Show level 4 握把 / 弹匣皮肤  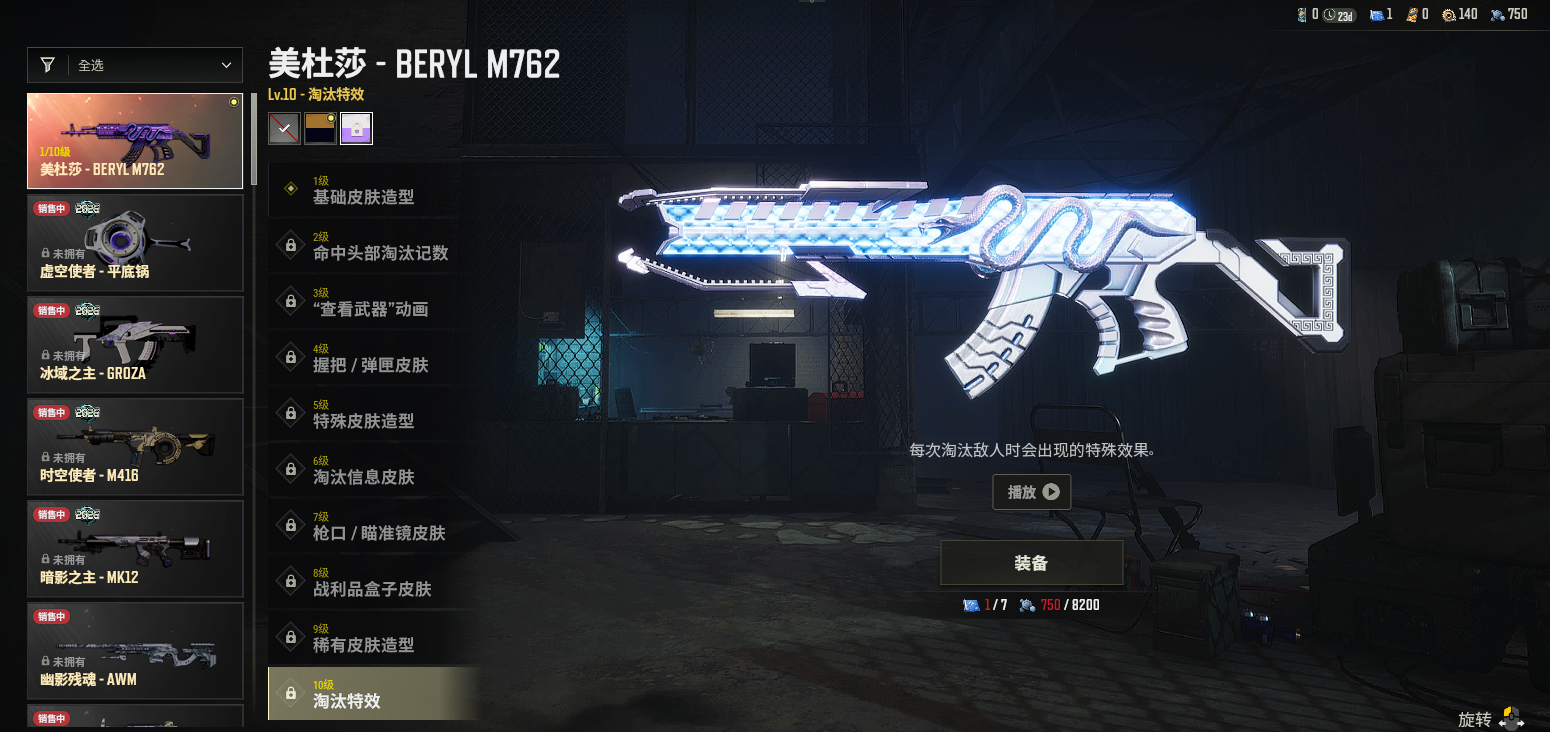[x=364, y=358]
